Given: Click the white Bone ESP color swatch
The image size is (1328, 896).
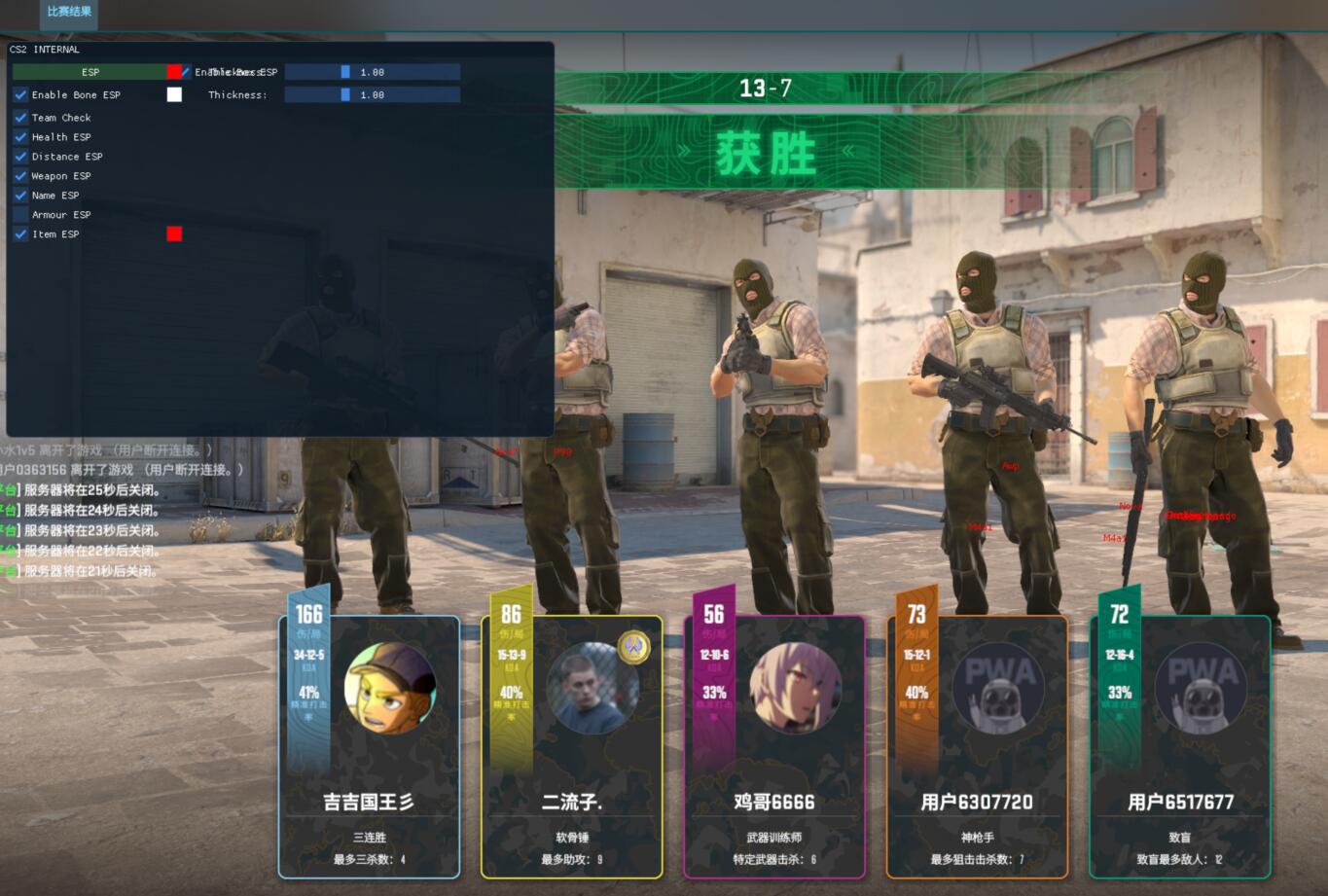Looking at the screenshot, I should tap(174, 94).
